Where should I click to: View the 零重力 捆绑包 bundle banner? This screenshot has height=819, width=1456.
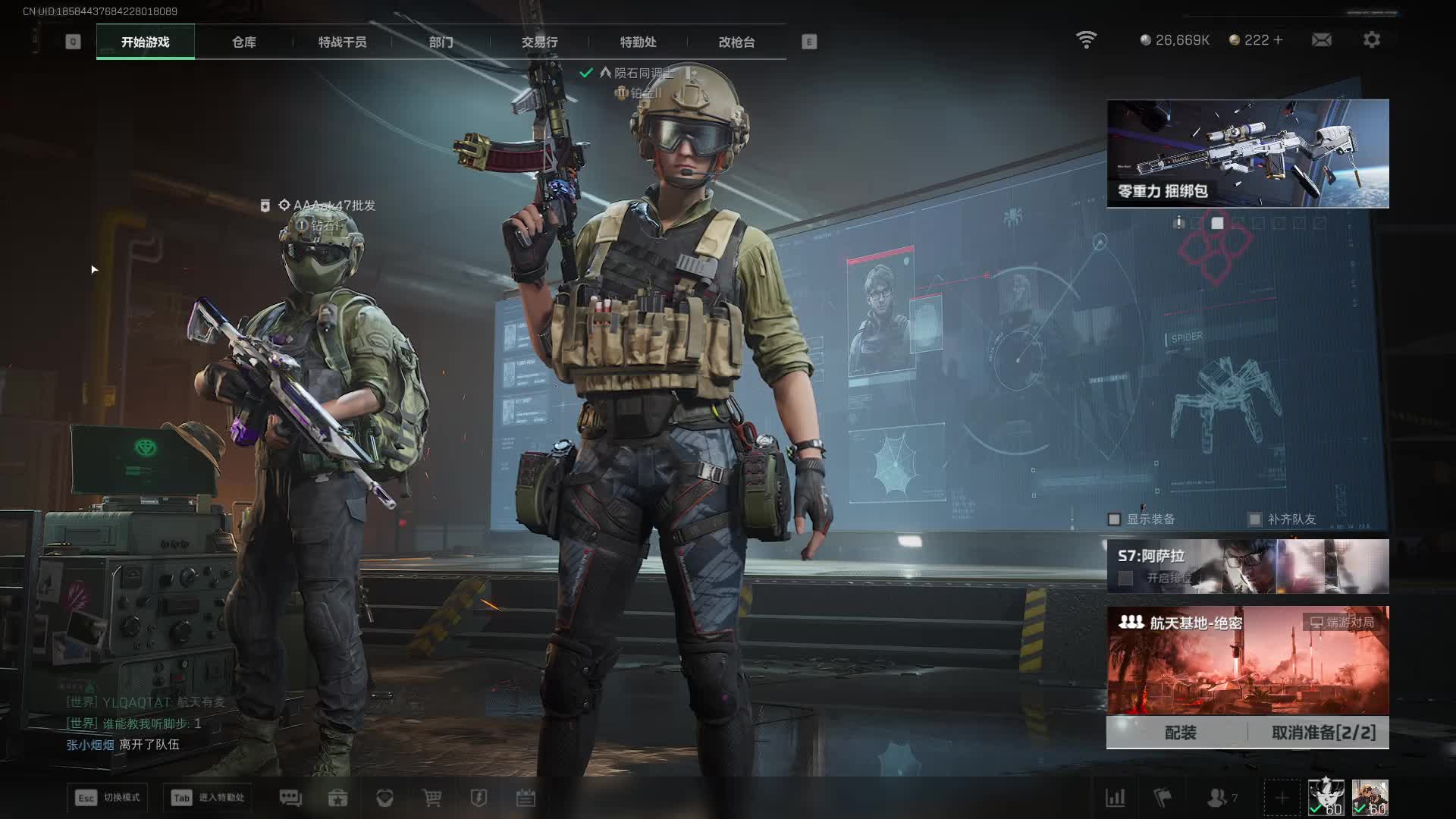coord(1247,153)
